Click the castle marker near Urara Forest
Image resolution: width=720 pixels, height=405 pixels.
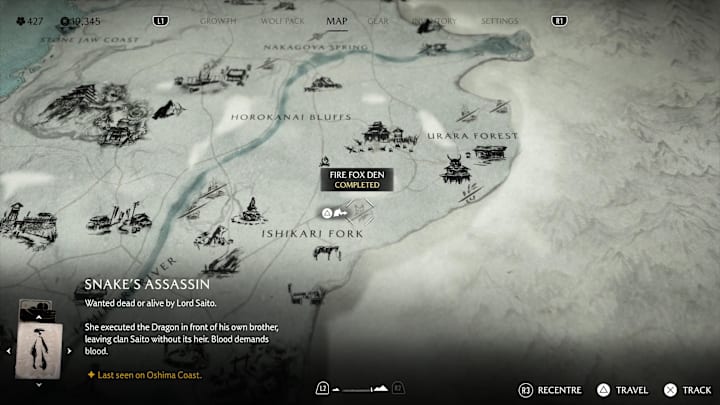pos(456,168)
